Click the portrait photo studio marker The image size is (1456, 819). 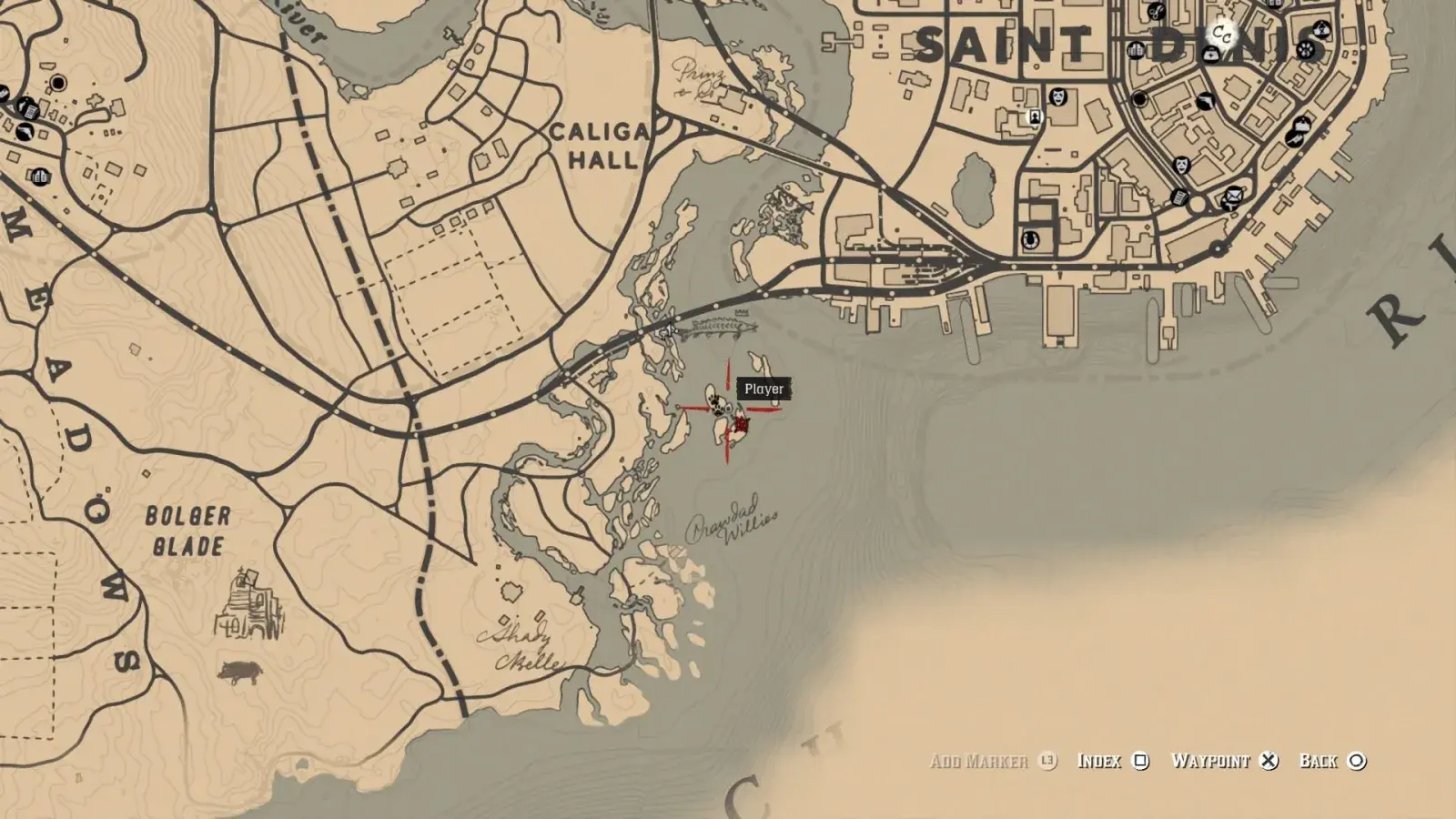tap(1035, 116)
